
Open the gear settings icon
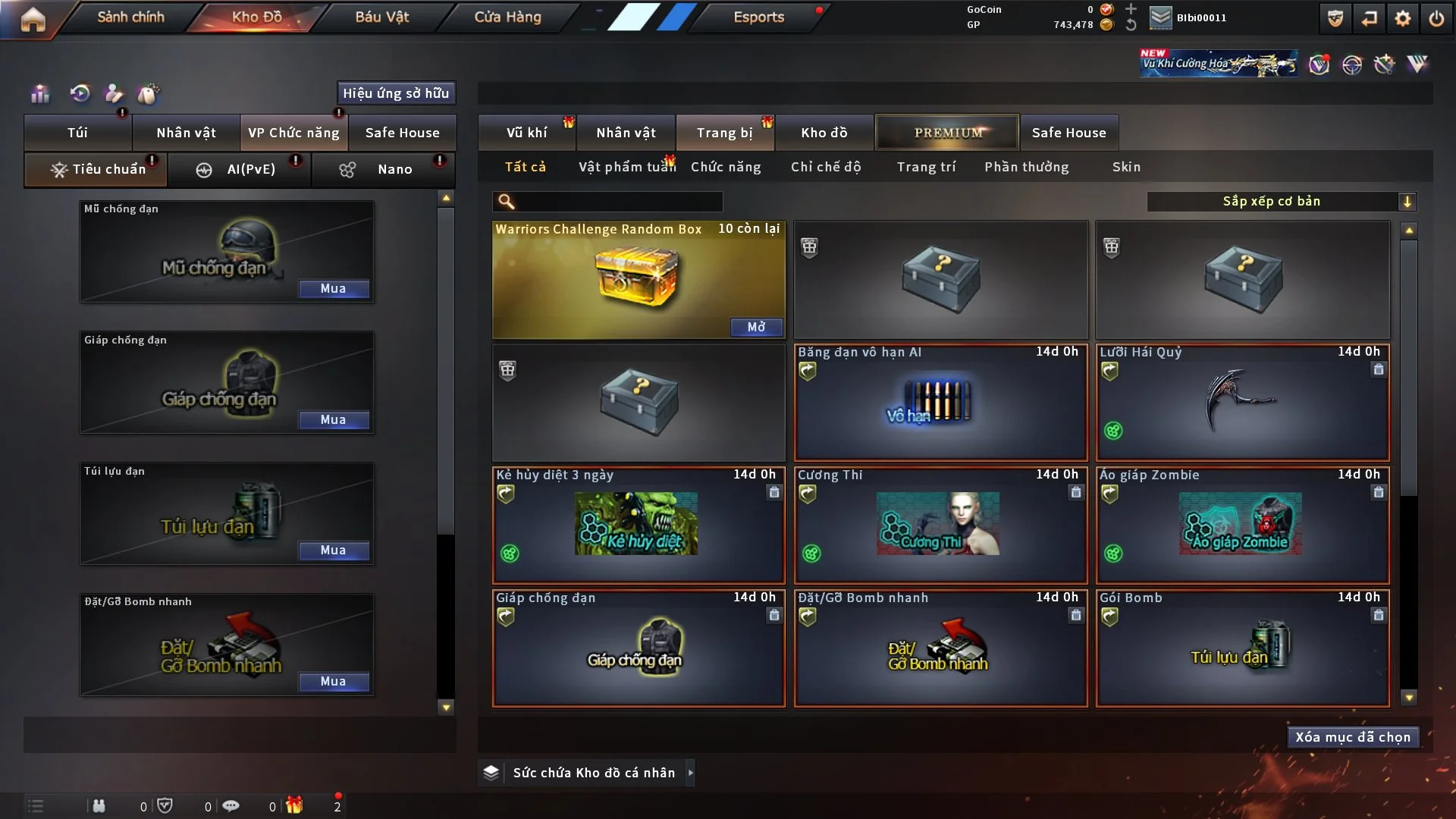(x=1403, y=18)
